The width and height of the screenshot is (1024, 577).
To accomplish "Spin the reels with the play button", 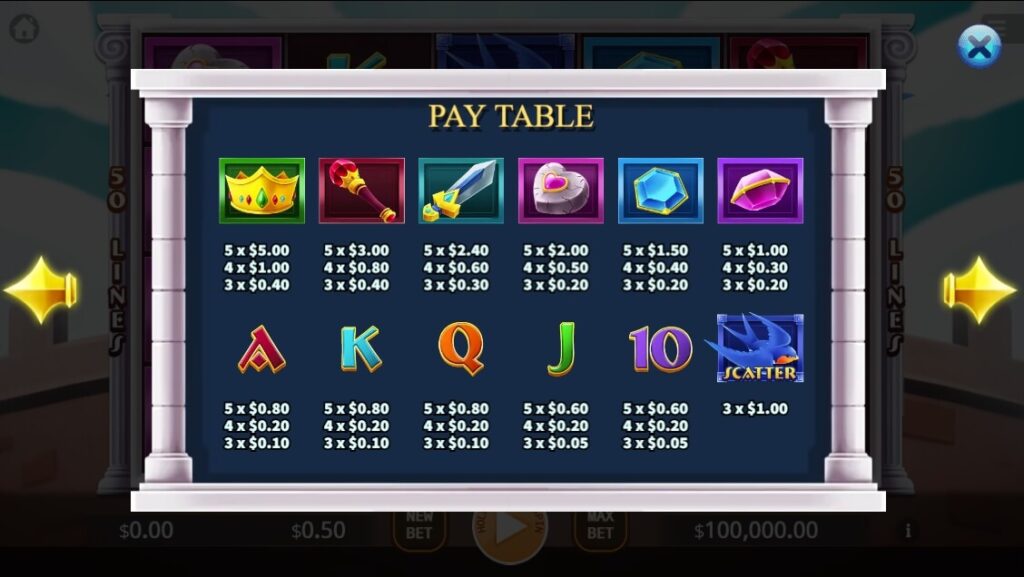I will click(510, 528).
